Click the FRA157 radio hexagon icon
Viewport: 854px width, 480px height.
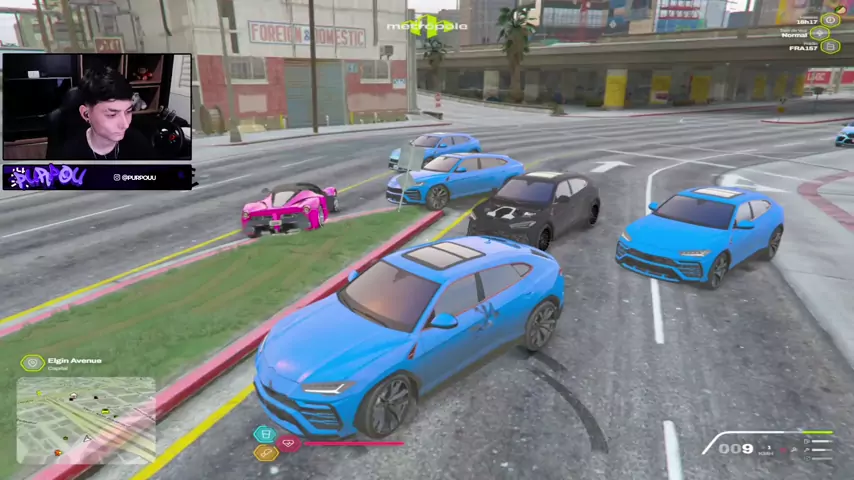point(830,46)
